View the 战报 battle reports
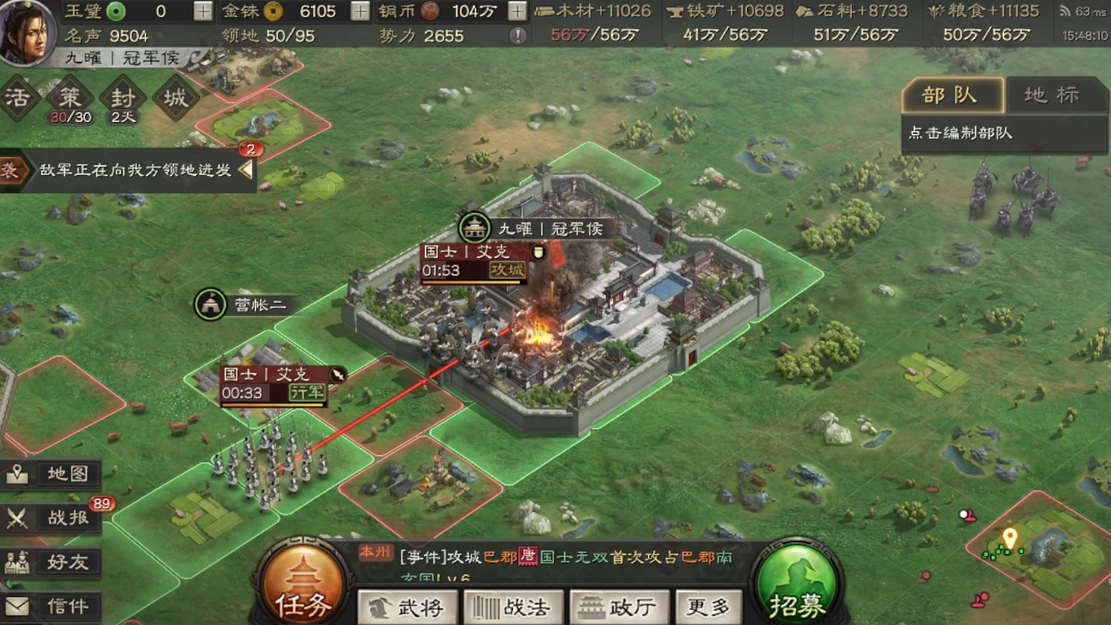Viewport: 1111px width, 625px height. [x=52, y=518]
